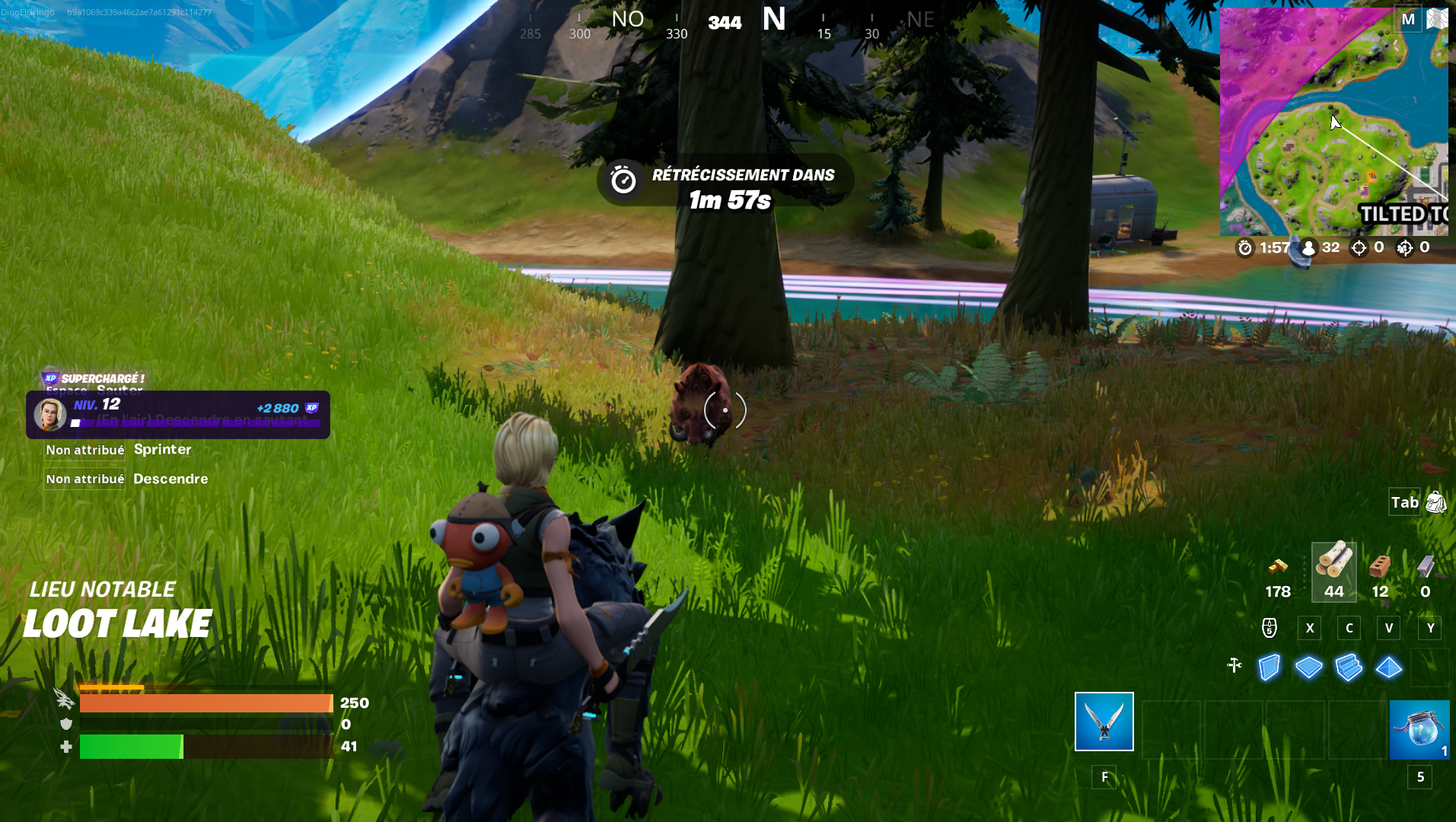The height and width of the screenshot is (822, 1456).
Task: Click the gold bars icon showing 178
Action: [x=1278, y=567]
